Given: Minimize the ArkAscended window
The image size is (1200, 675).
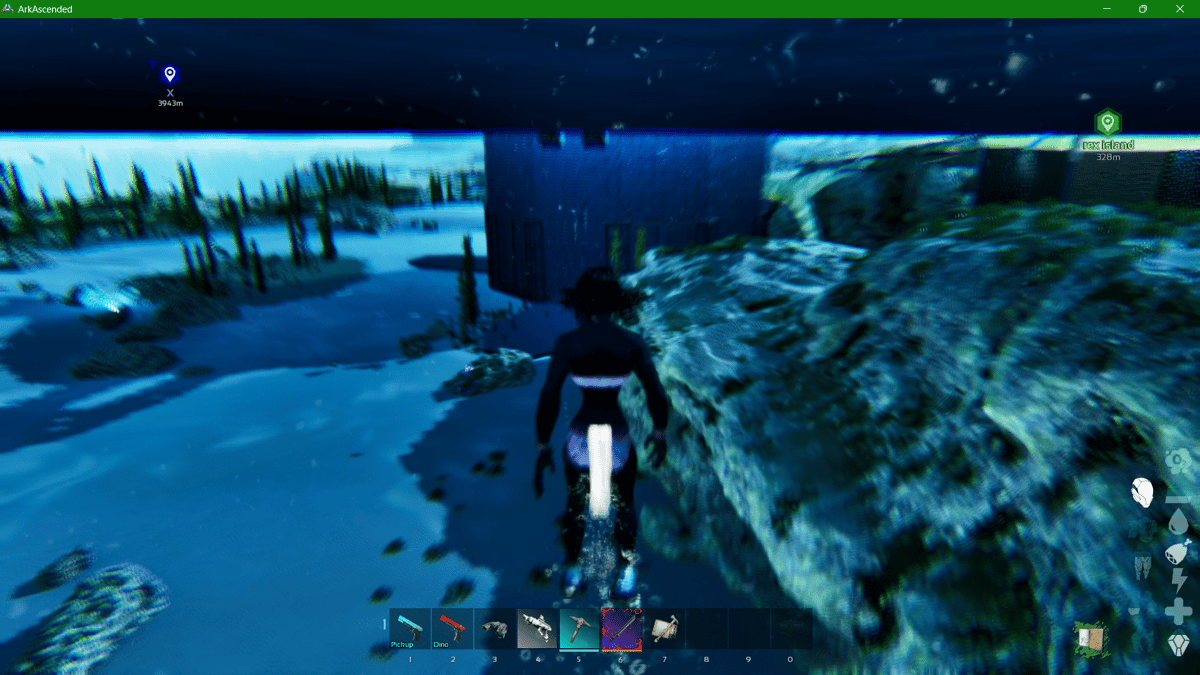Looking at the screenshot, I should (1108, 9).
